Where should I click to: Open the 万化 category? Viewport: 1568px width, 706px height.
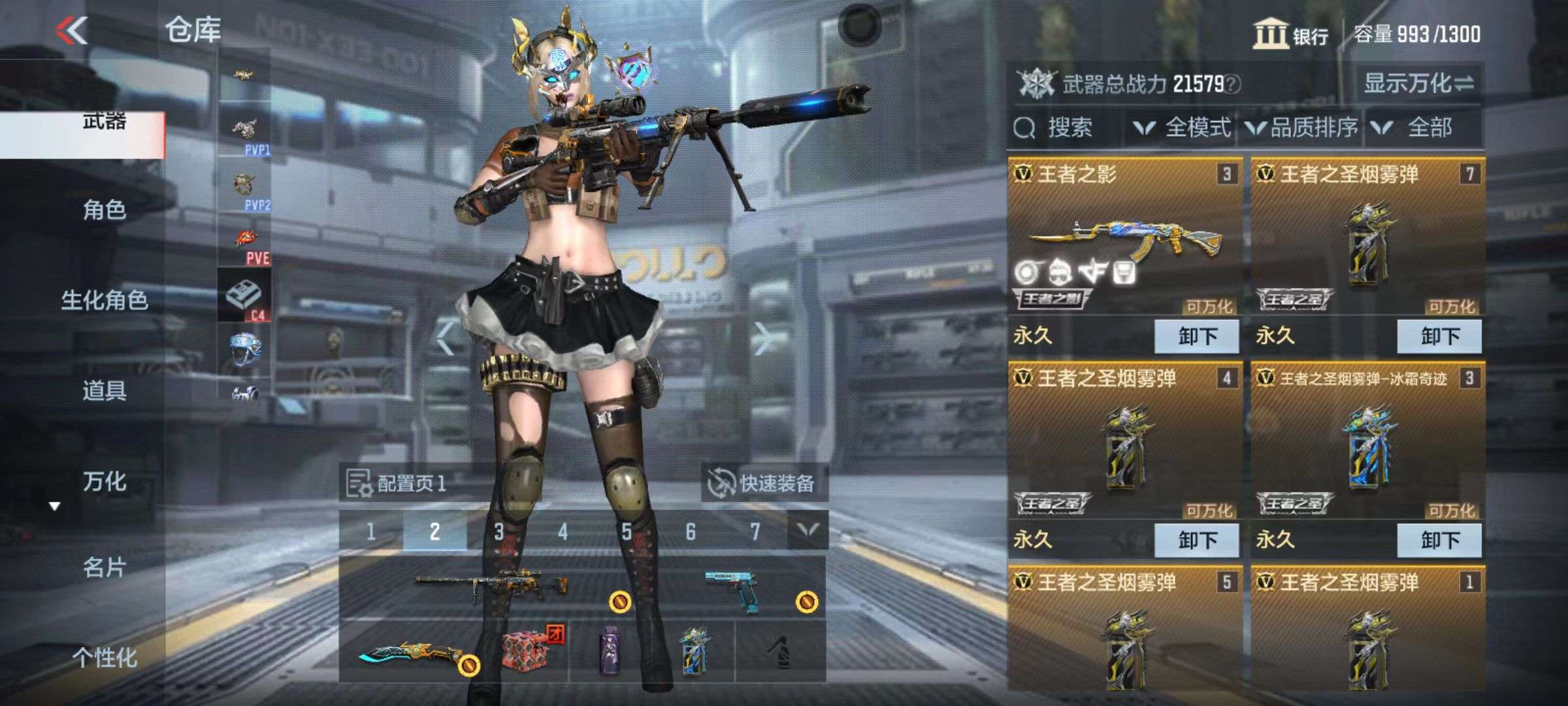104,482
